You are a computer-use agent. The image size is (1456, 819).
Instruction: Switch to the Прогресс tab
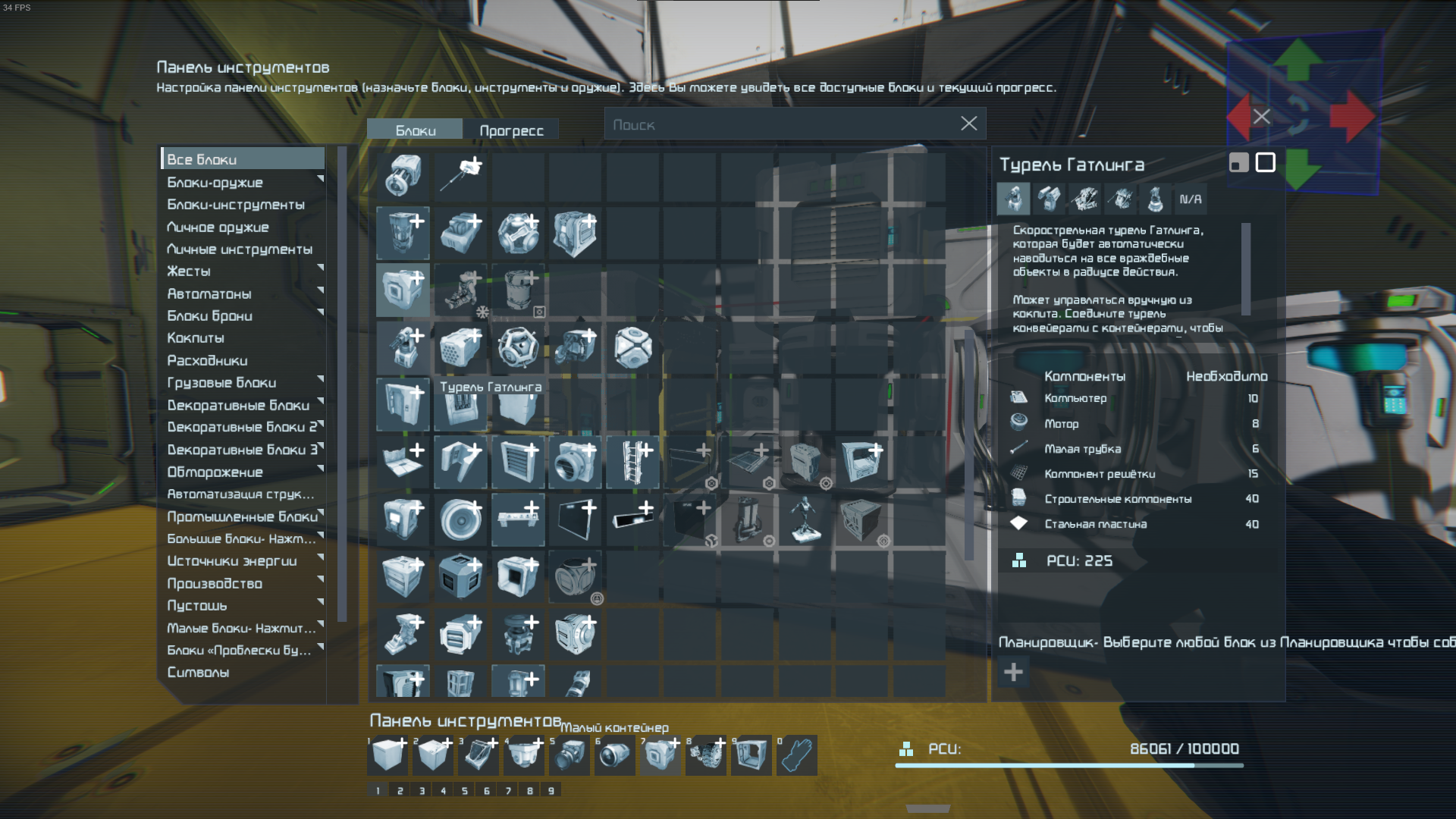tap(511, 130)
